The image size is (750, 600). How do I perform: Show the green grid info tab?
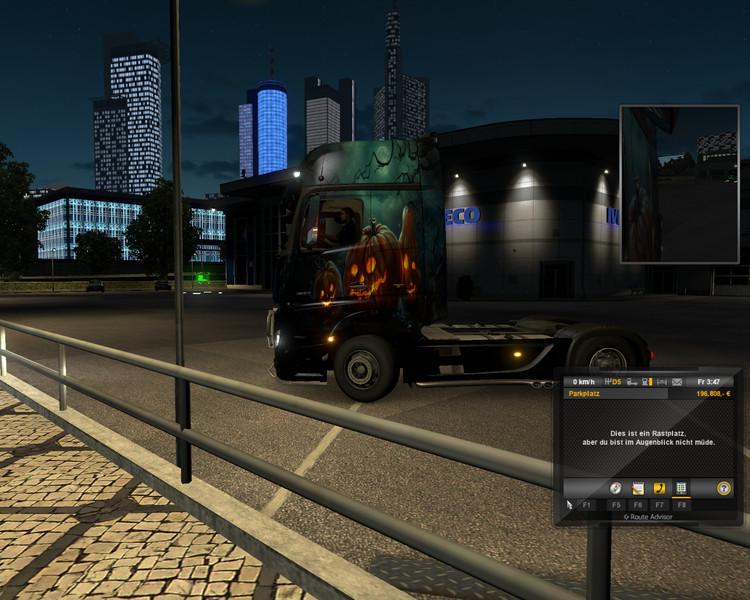(682, 488)
